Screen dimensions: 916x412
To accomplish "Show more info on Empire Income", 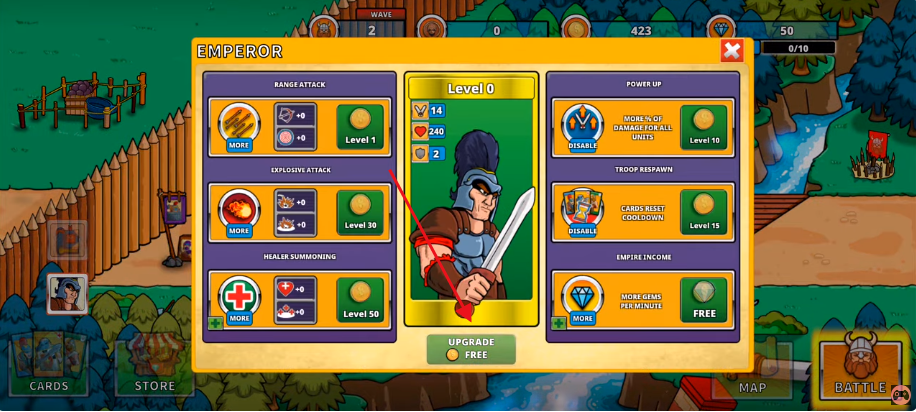I will tap(582, 318).
